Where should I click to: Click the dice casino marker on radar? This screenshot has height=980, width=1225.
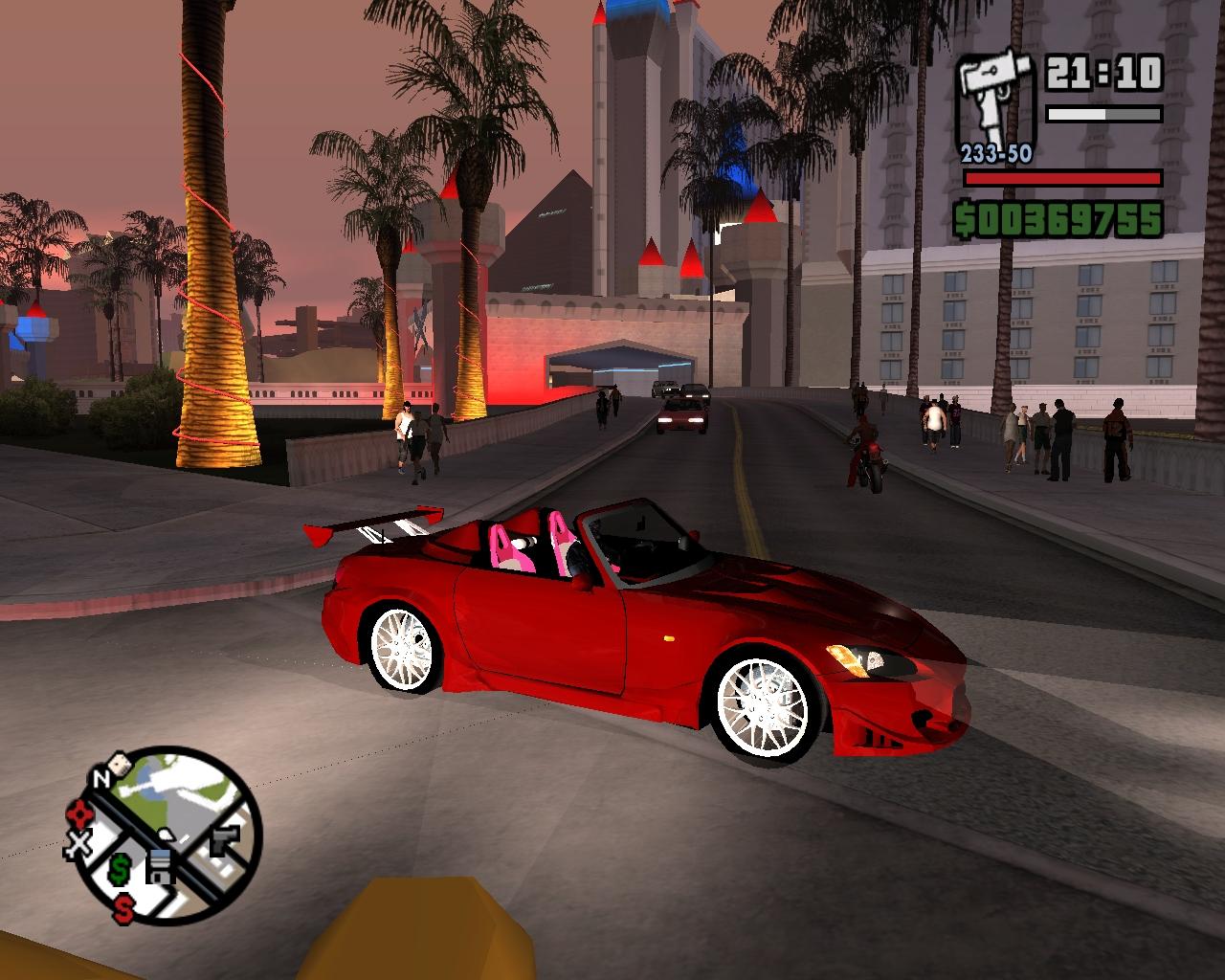120,764
